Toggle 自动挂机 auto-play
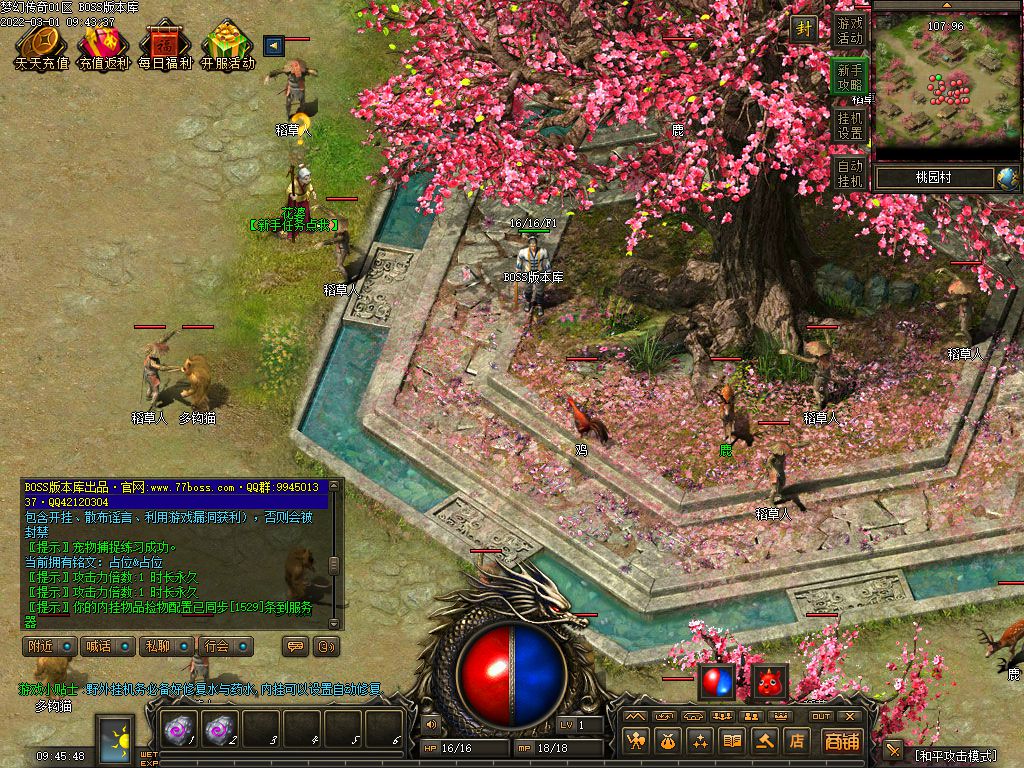Image resolution: width=1024 pixels, height=768 pixels. click(x=850, y=173)
